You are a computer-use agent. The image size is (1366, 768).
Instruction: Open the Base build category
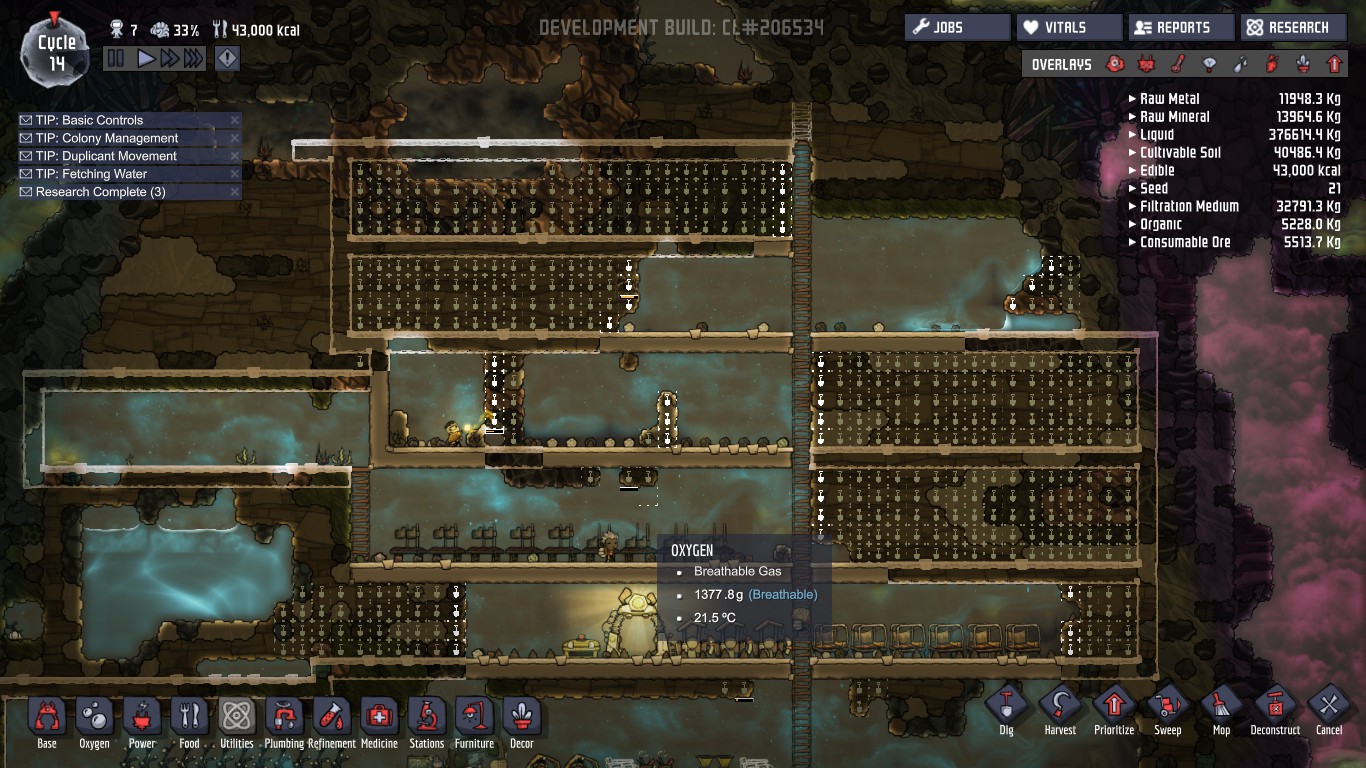(x=47, y=722)
